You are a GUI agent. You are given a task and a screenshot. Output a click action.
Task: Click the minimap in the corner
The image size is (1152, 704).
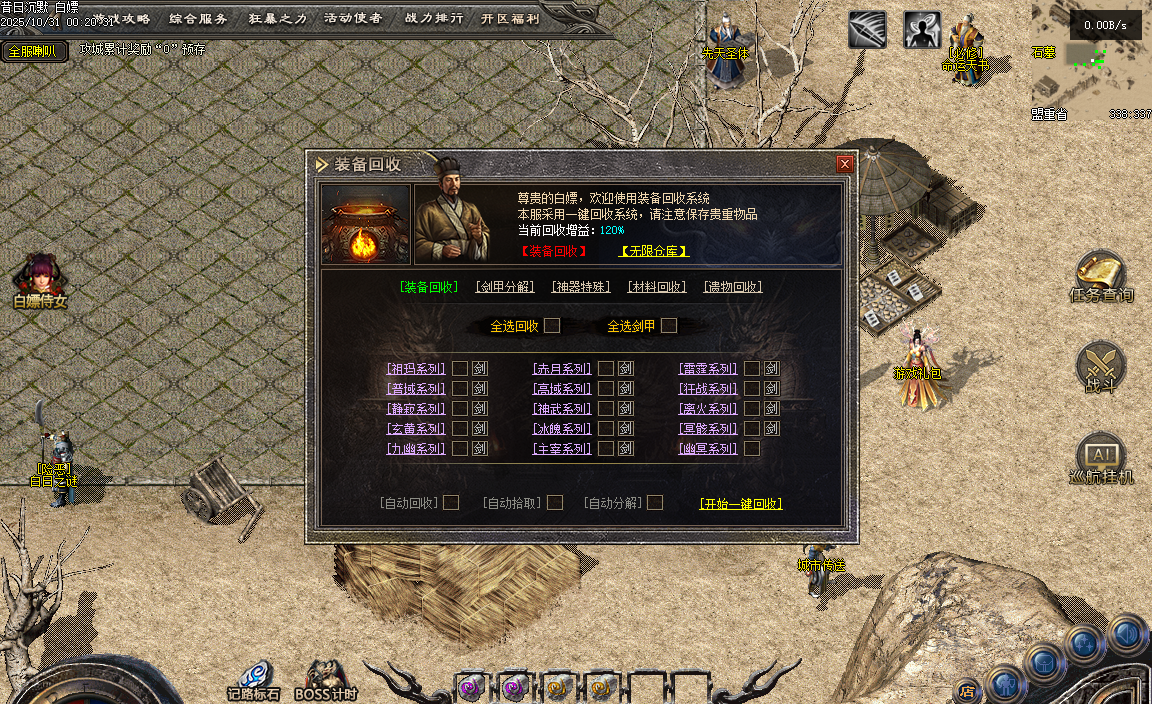coord(1092,60)
